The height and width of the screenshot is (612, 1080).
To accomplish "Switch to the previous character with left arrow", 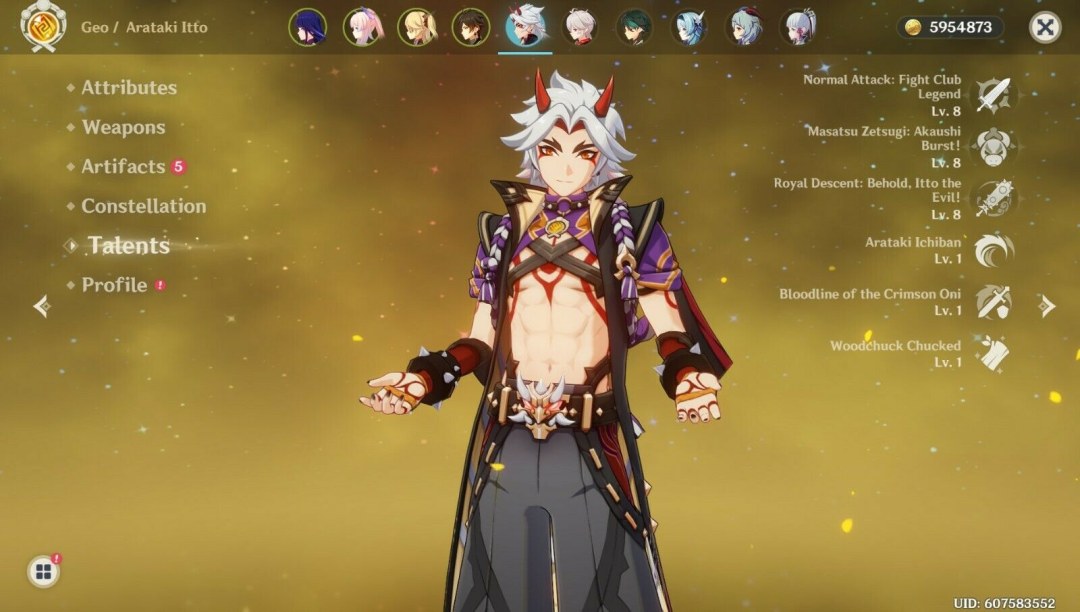I will pyautogui.click(x=41, y=306).
